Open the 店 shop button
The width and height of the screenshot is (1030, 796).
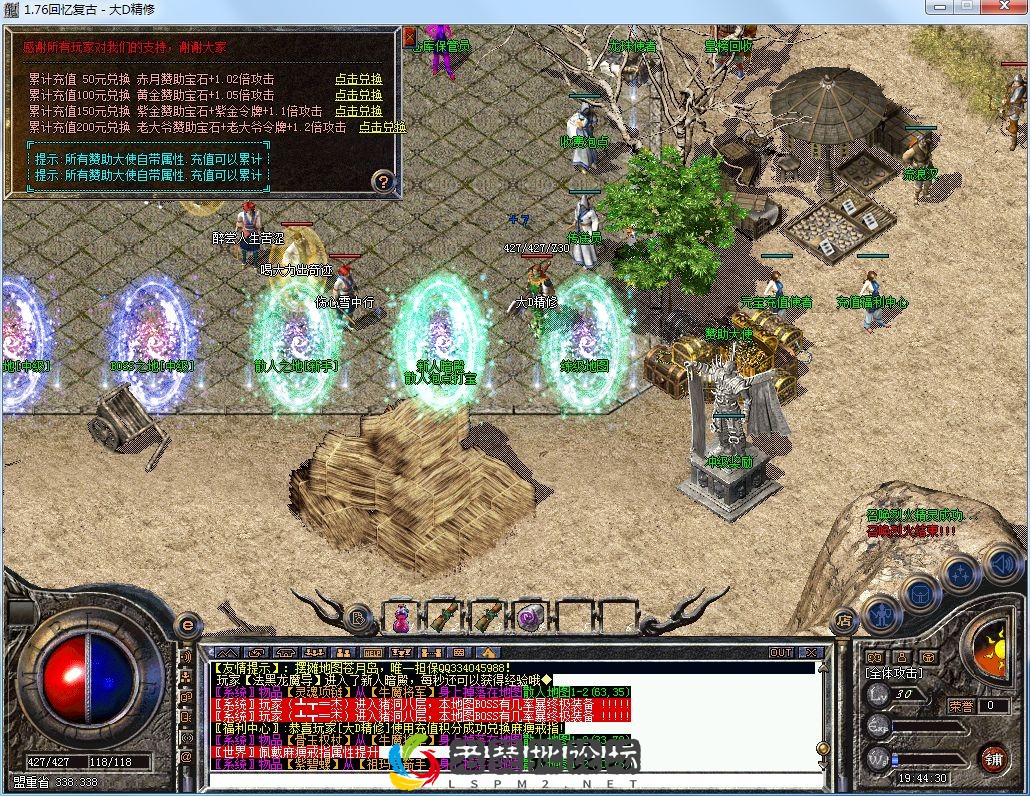843,620
